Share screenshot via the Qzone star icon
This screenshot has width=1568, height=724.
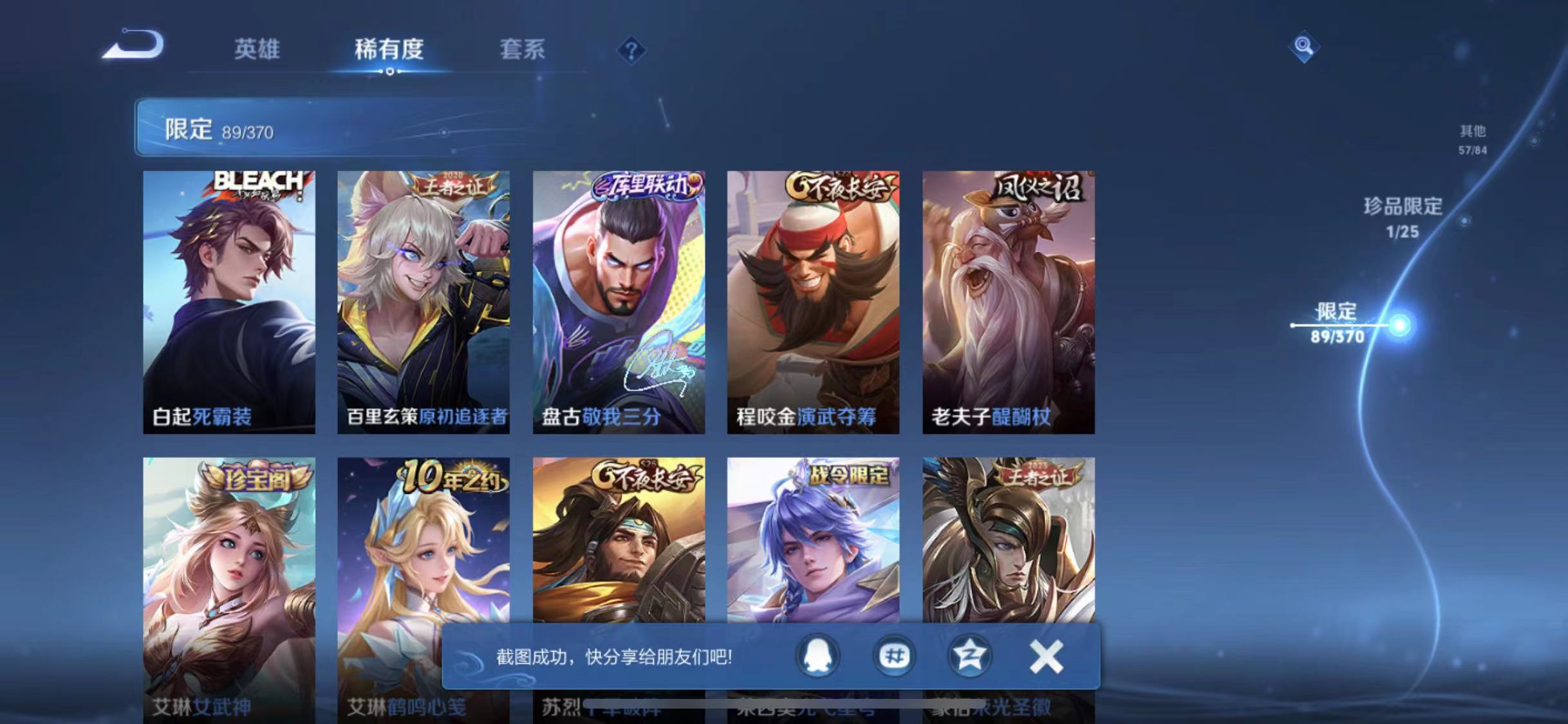(971, 655)
